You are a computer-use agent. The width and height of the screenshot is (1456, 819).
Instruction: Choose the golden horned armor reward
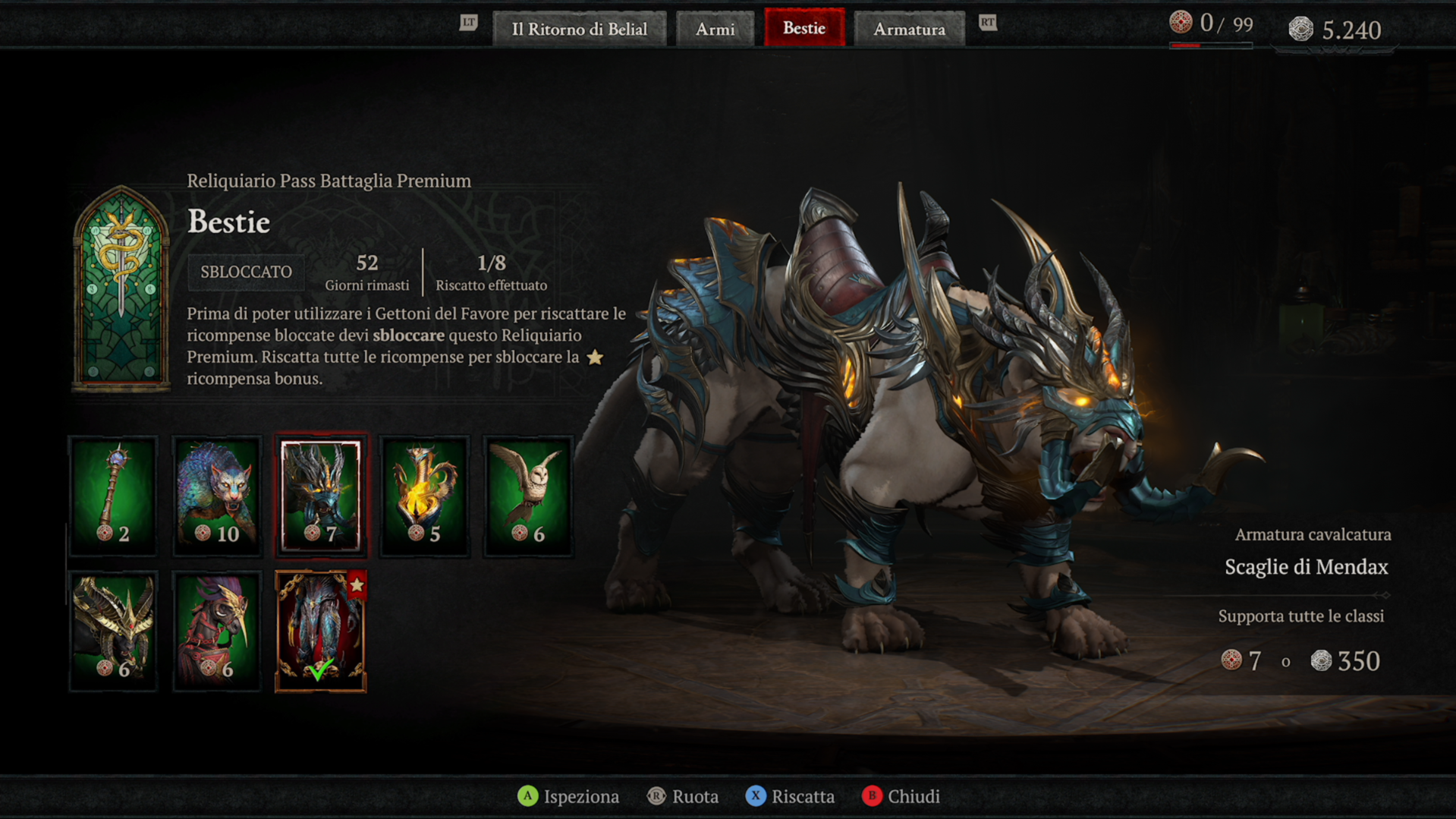point(114,631)
